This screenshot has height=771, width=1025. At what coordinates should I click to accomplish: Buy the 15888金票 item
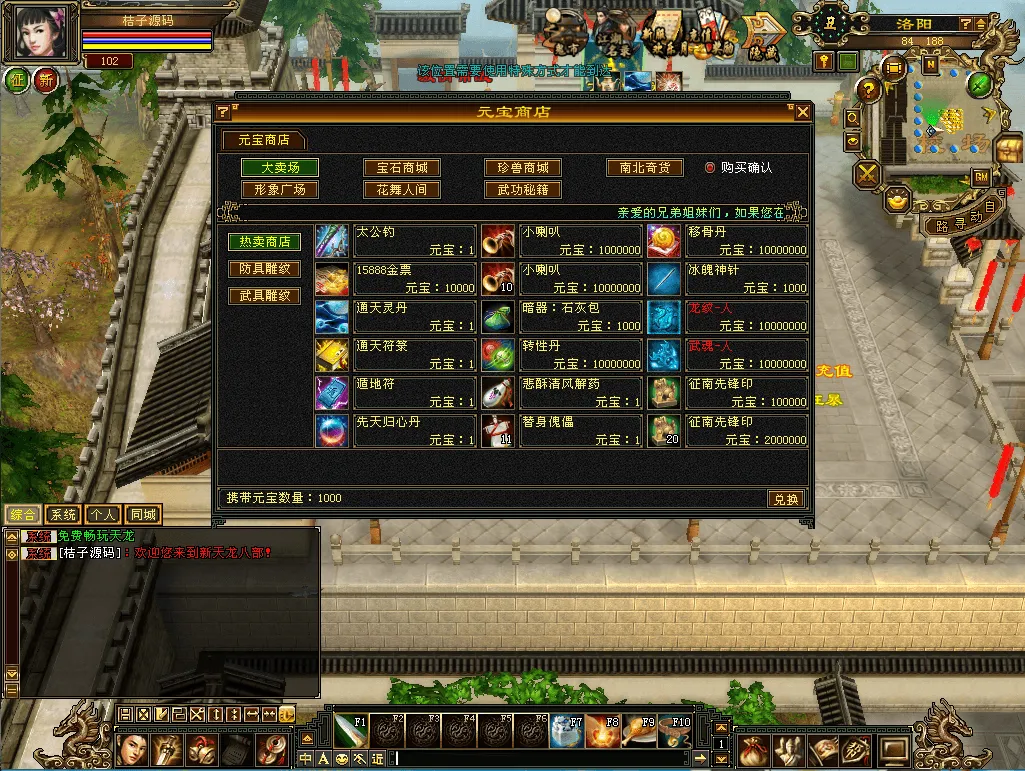coord(396,279)
